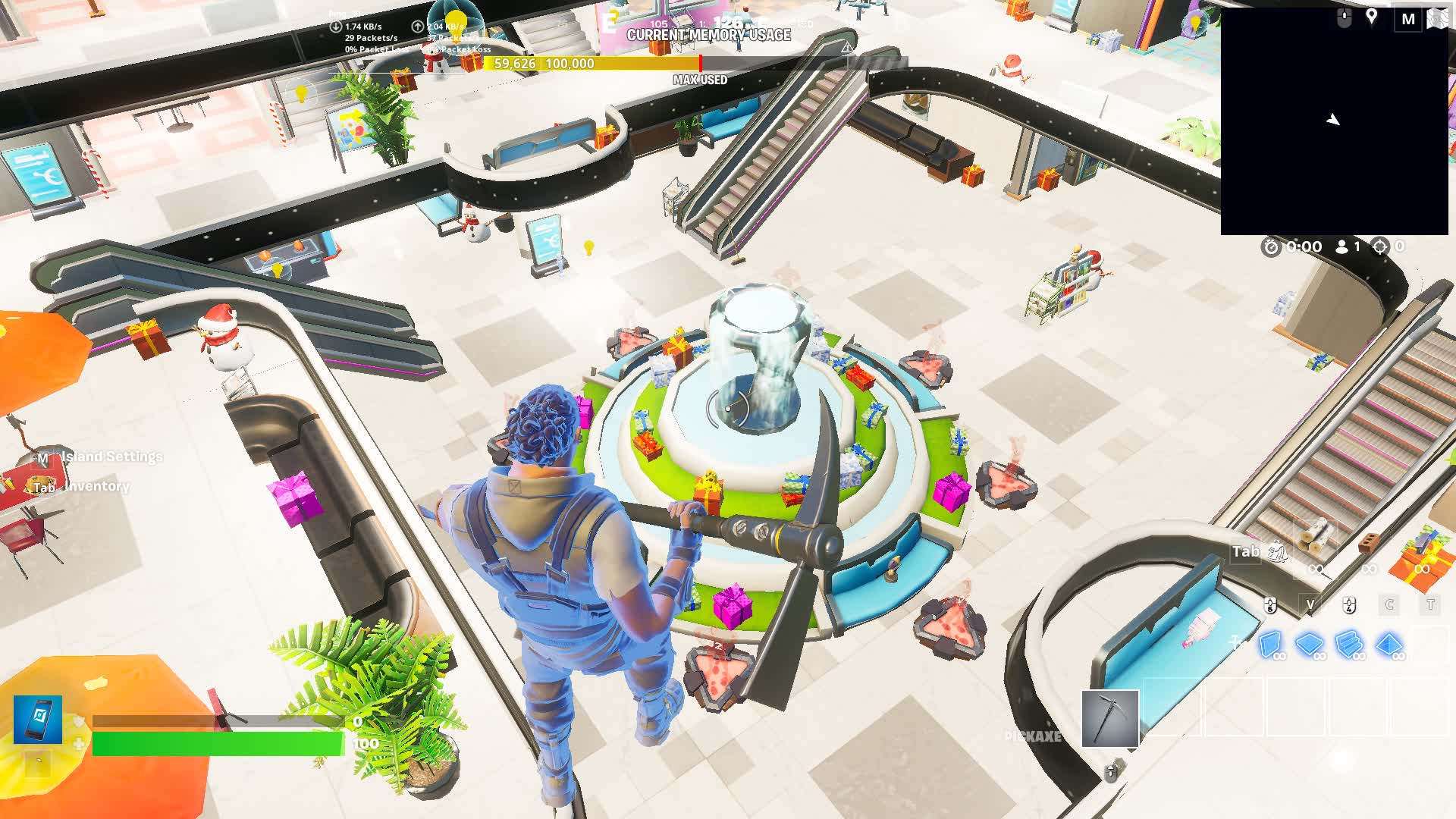This screenshot has width=1456, height=819.
Task: Open Island Settings
Action: (x=112, y=457)
